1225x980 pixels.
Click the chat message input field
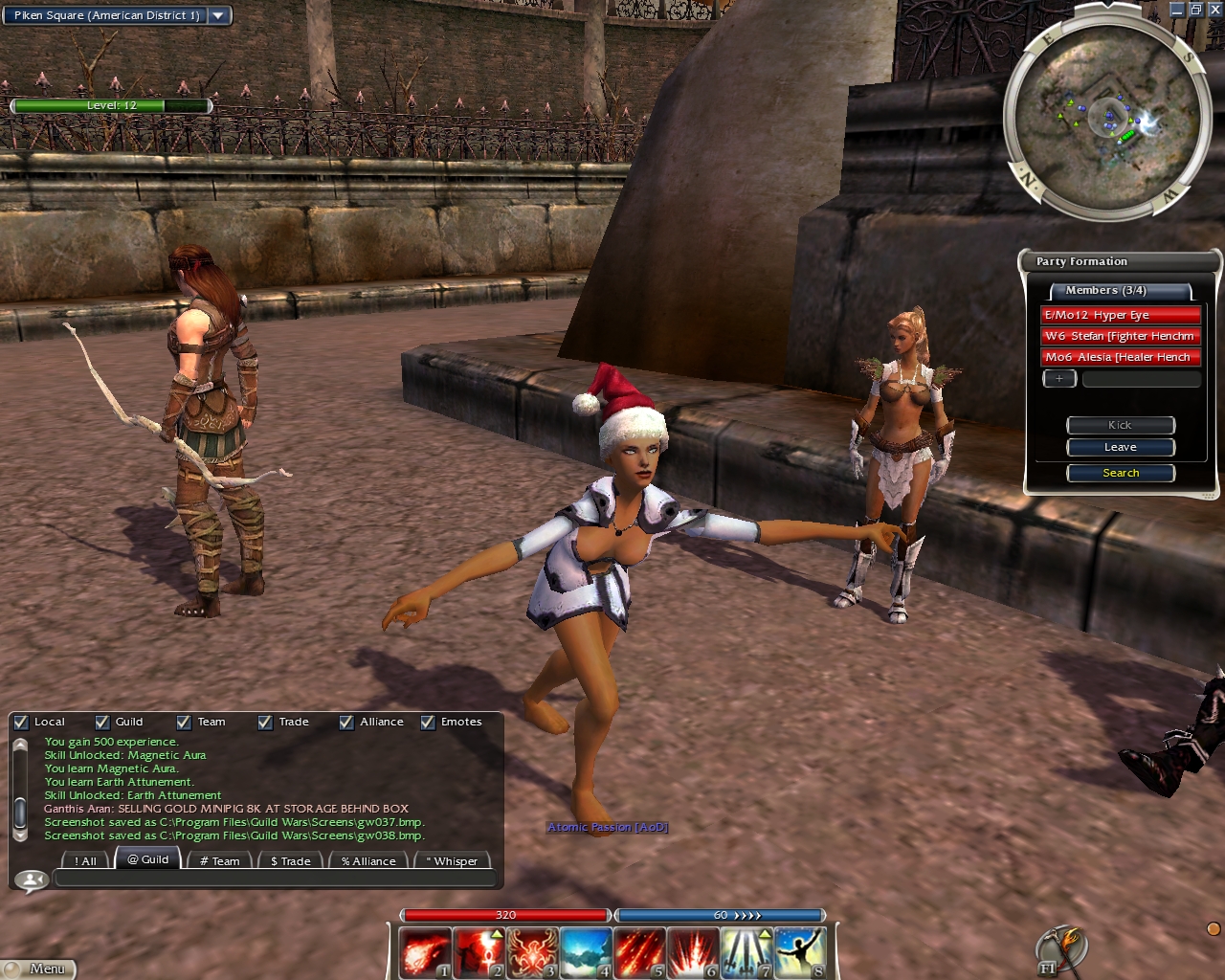tap(276, 879)
